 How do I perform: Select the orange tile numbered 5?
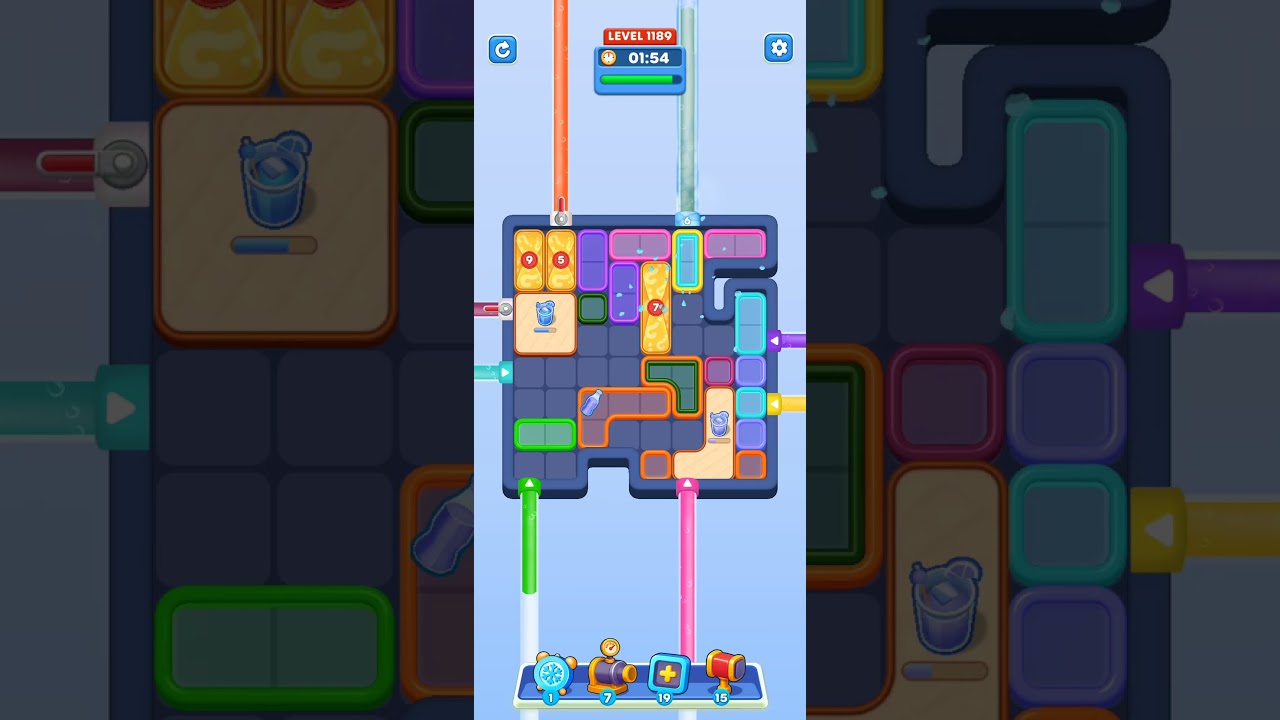pyautogui.click(x=560, y=258)
